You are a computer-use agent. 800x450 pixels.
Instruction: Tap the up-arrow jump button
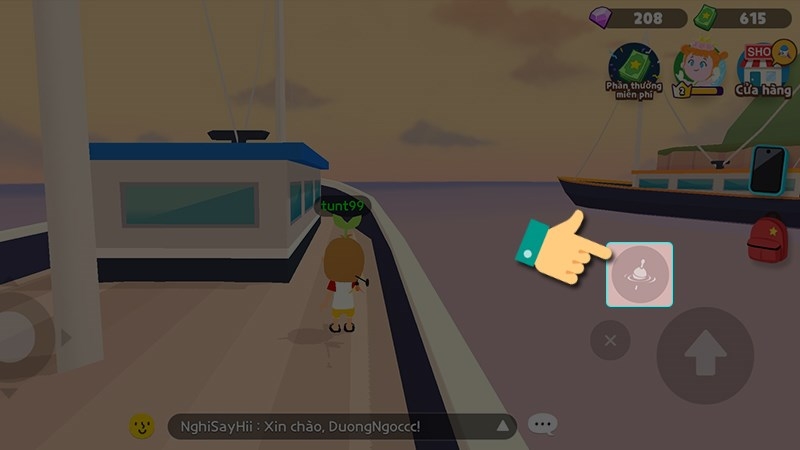[704, 355]
